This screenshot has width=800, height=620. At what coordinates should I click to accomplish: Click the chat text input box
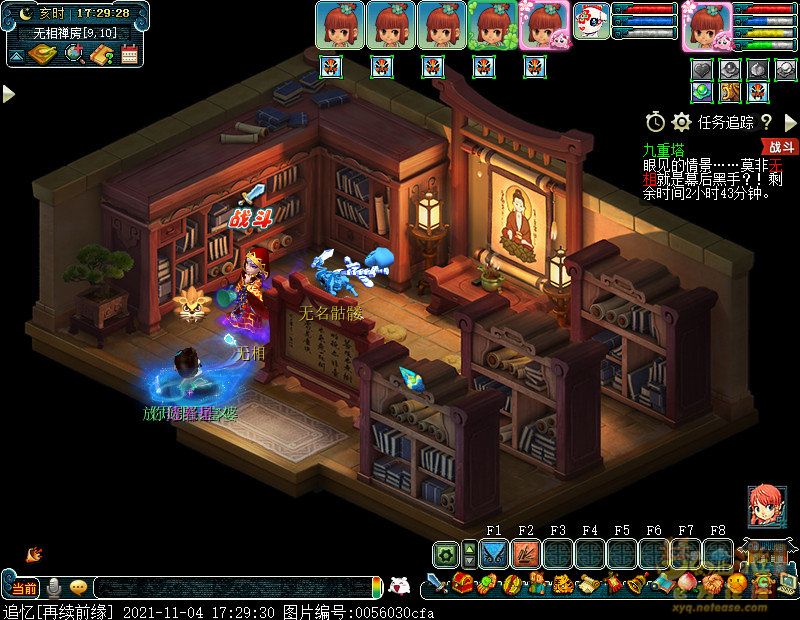(230, 588)
